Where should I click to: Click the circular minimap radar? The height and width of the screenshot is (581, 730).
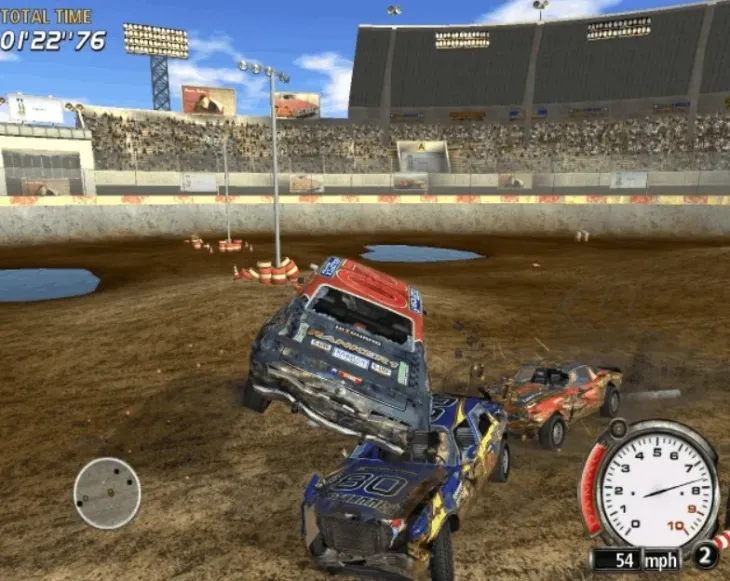point(107,493)
